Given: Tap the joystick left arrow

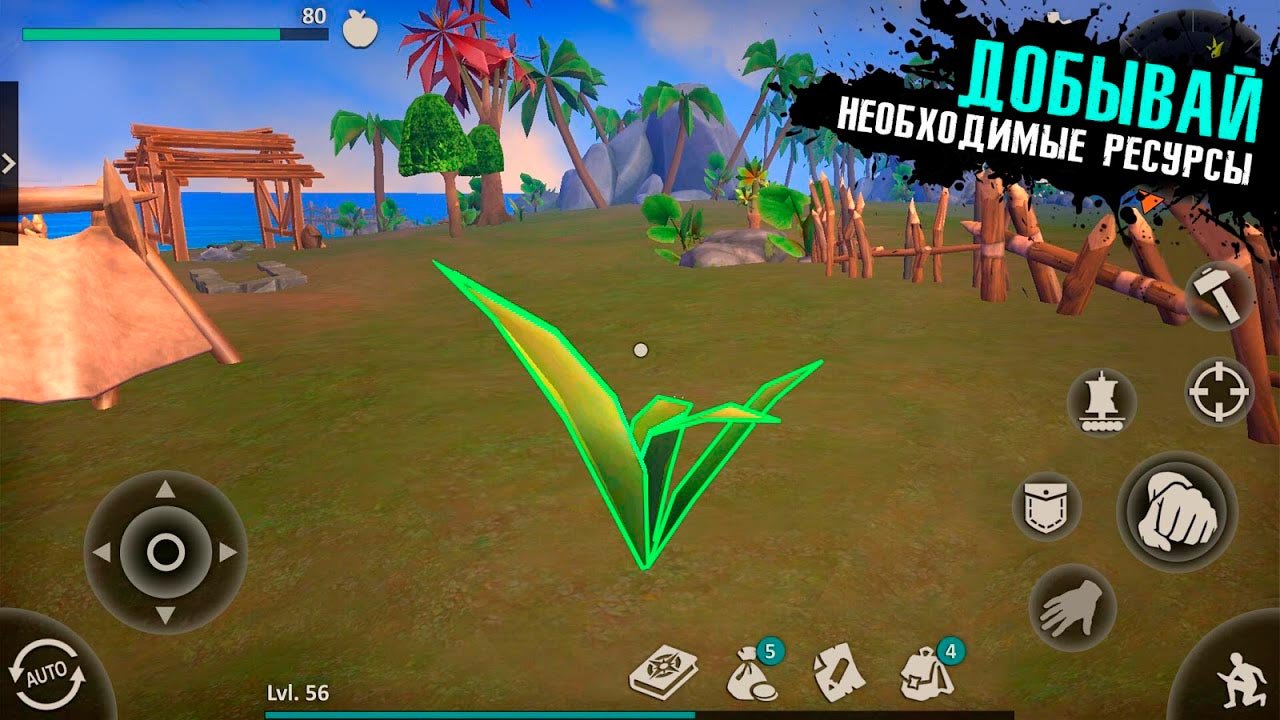Looking at the screenshot, I should pyautogui.click(x=101, y=551).
